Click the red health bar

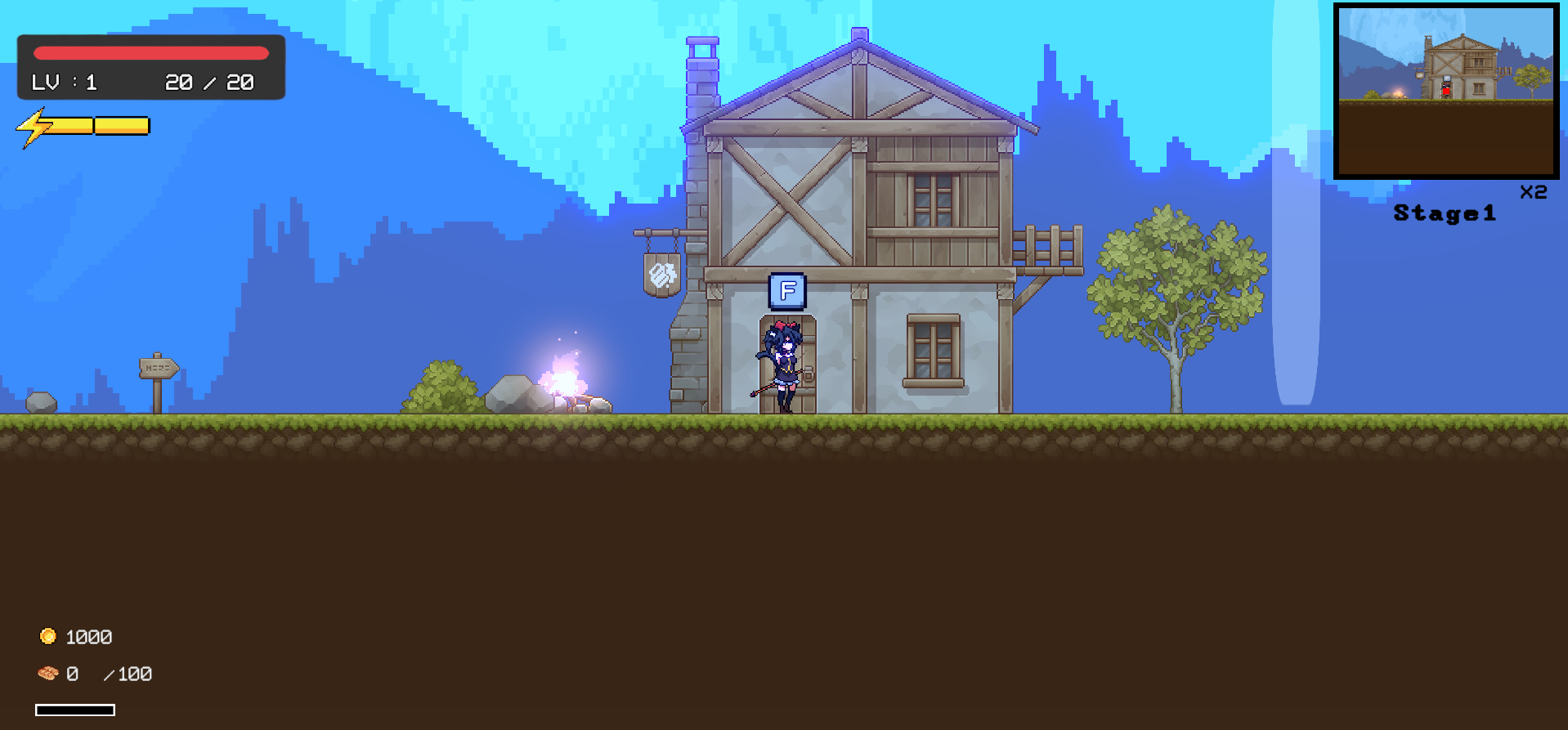pyautogui.click(x=151, y=52)
